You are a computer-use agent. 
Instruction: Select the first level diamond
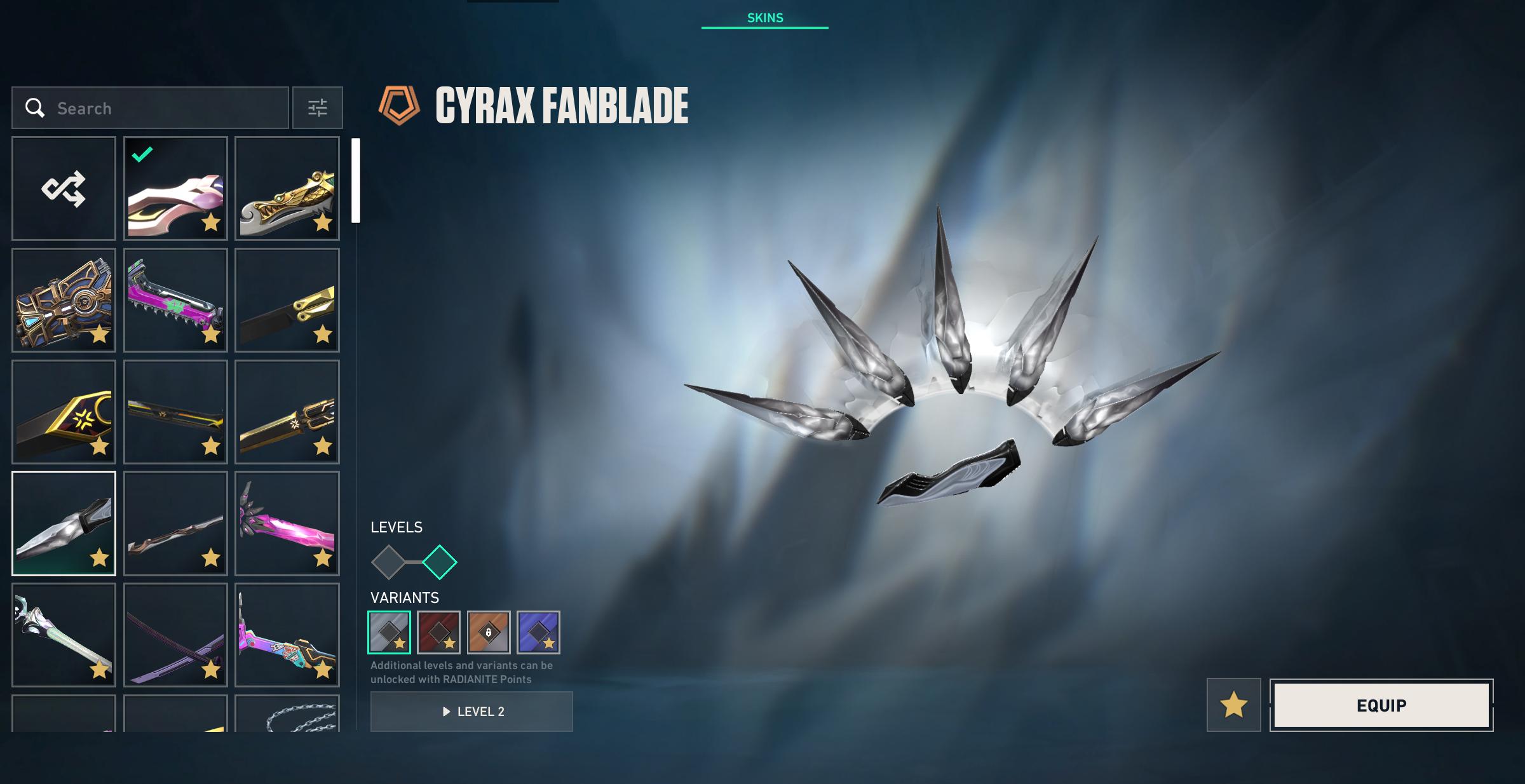pyautogui.click(x=388, y=562)
